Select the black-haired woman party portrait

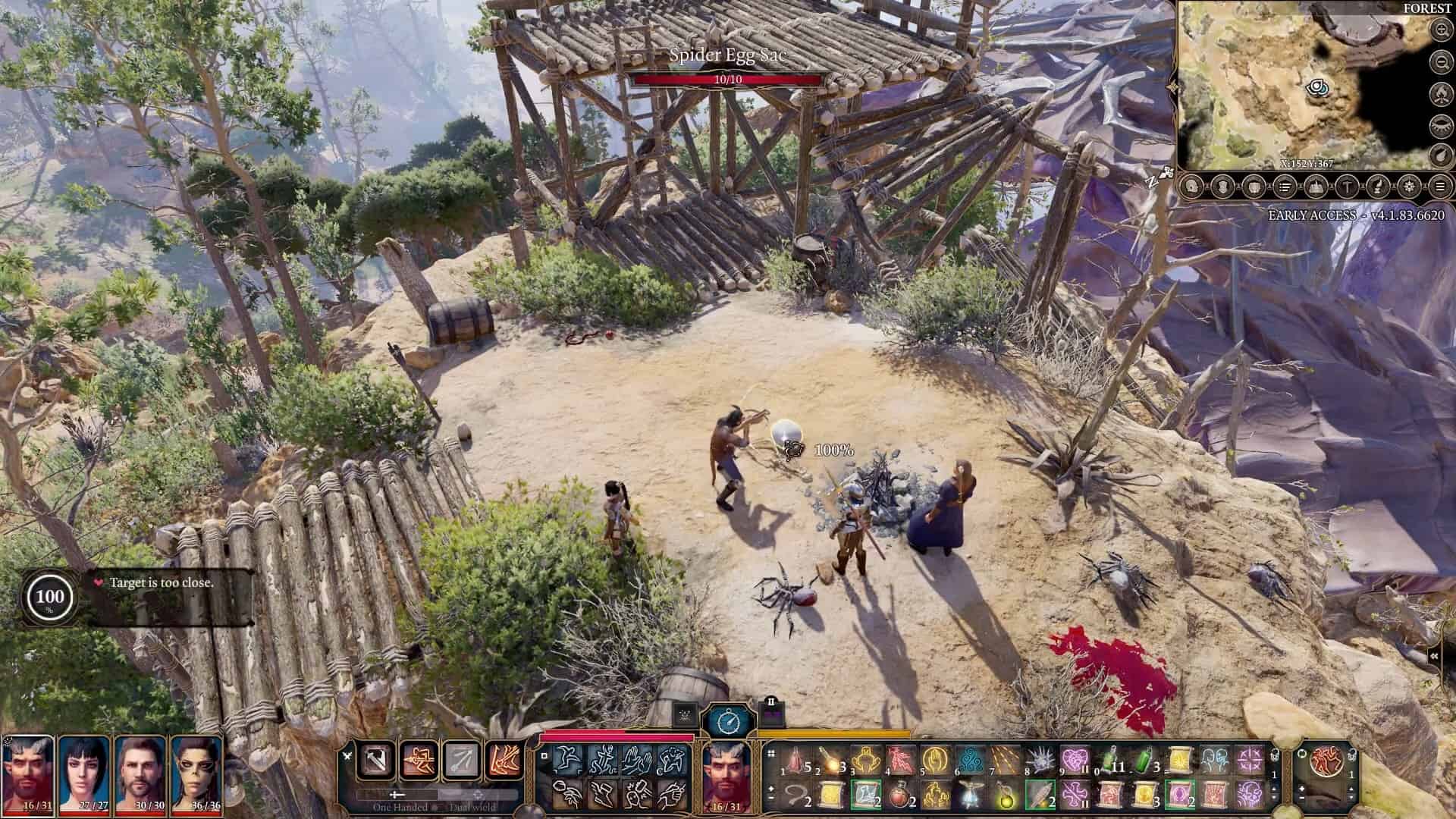[x=86, y=775]
